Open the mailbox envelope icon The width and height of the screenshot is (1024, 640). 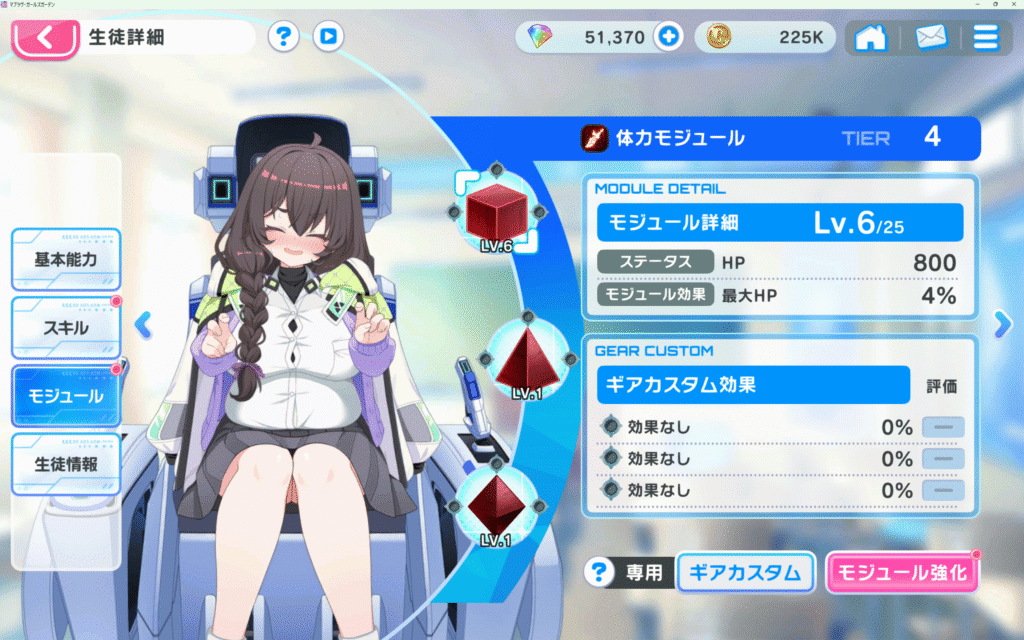click(930, 39)
